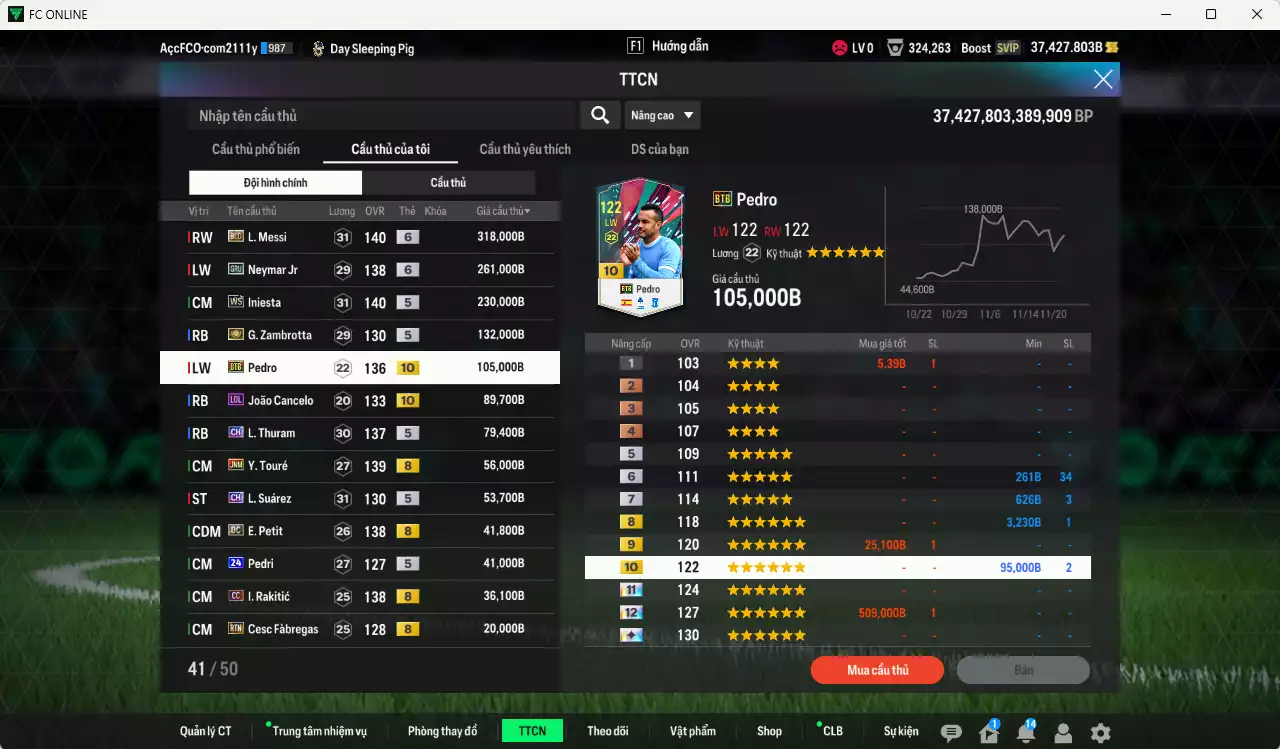Open the Shop tab in bottom navigation

769,731
